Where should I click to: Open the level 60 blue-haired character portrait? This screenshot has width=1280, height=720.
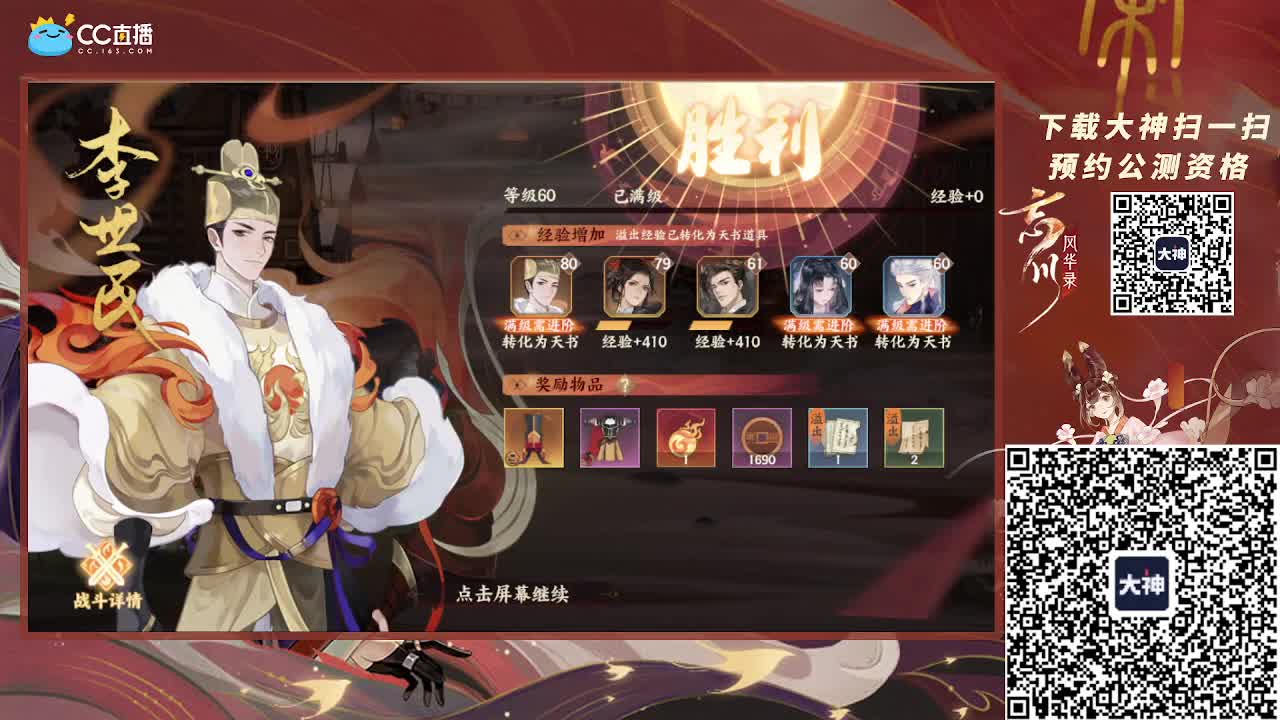(820, 288)
